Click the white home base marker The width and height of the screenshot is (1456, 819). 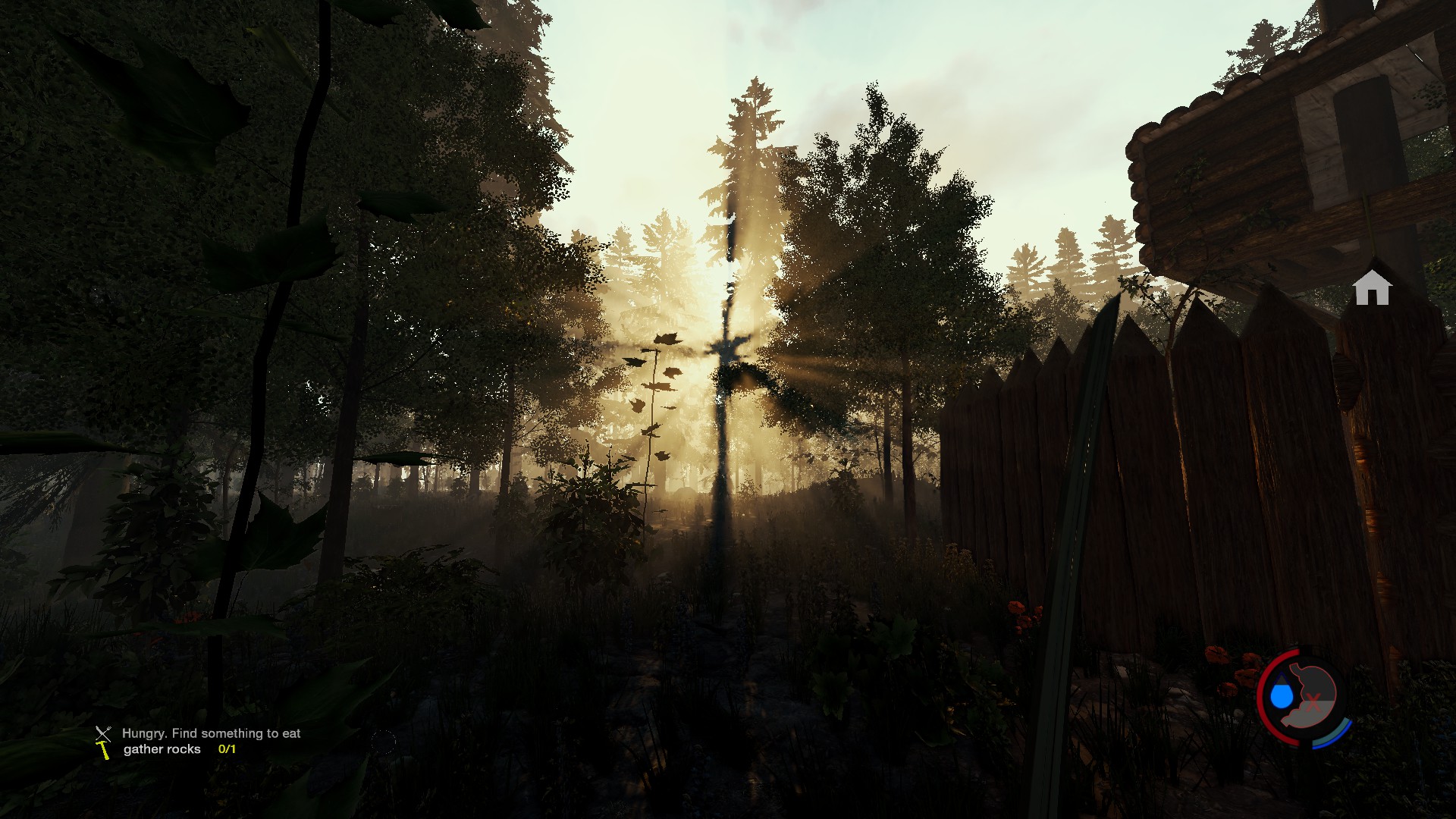(x=1372, y=288)
